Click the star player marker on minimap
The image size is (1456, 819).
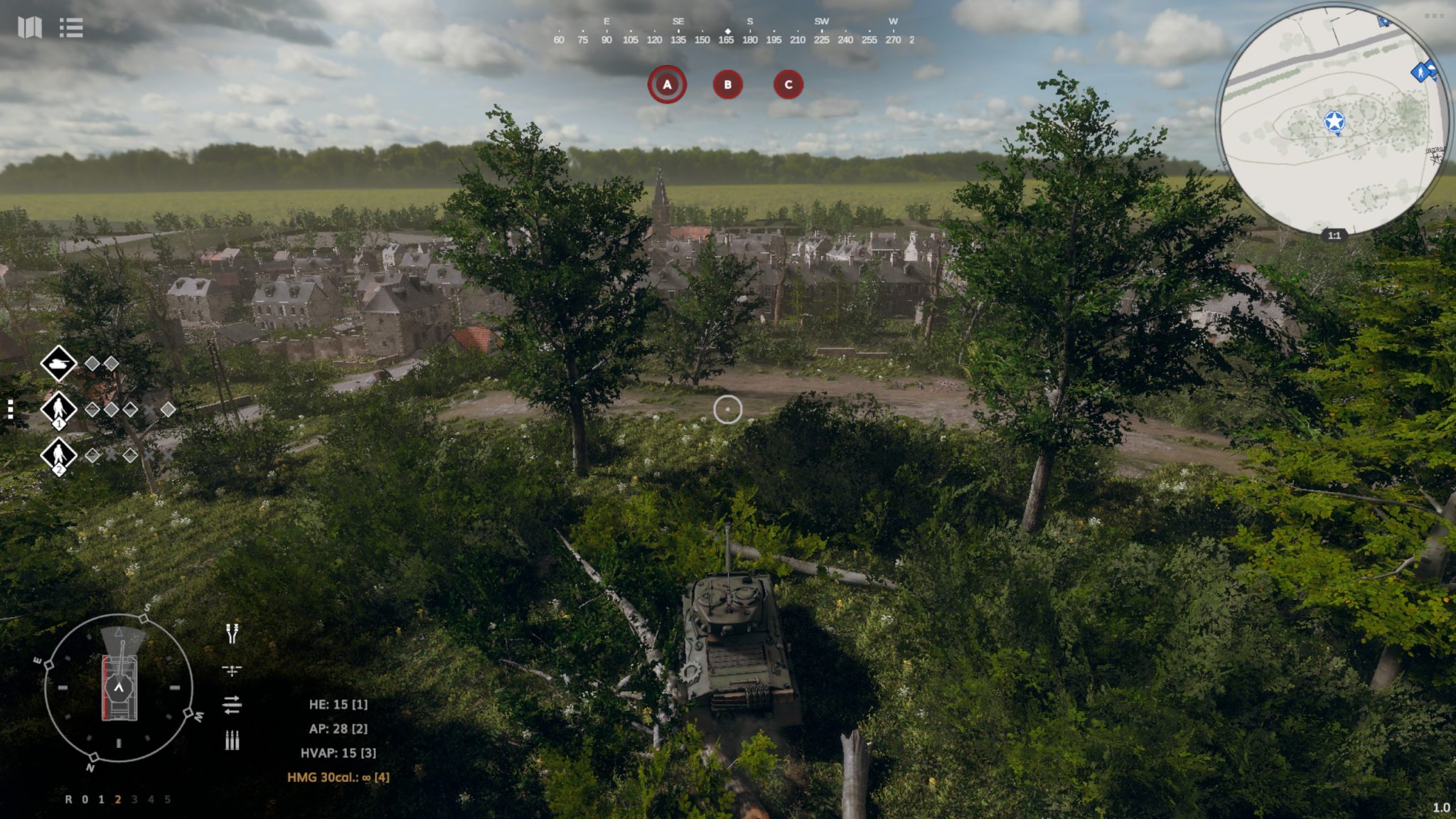click(x=1334, y=122)
